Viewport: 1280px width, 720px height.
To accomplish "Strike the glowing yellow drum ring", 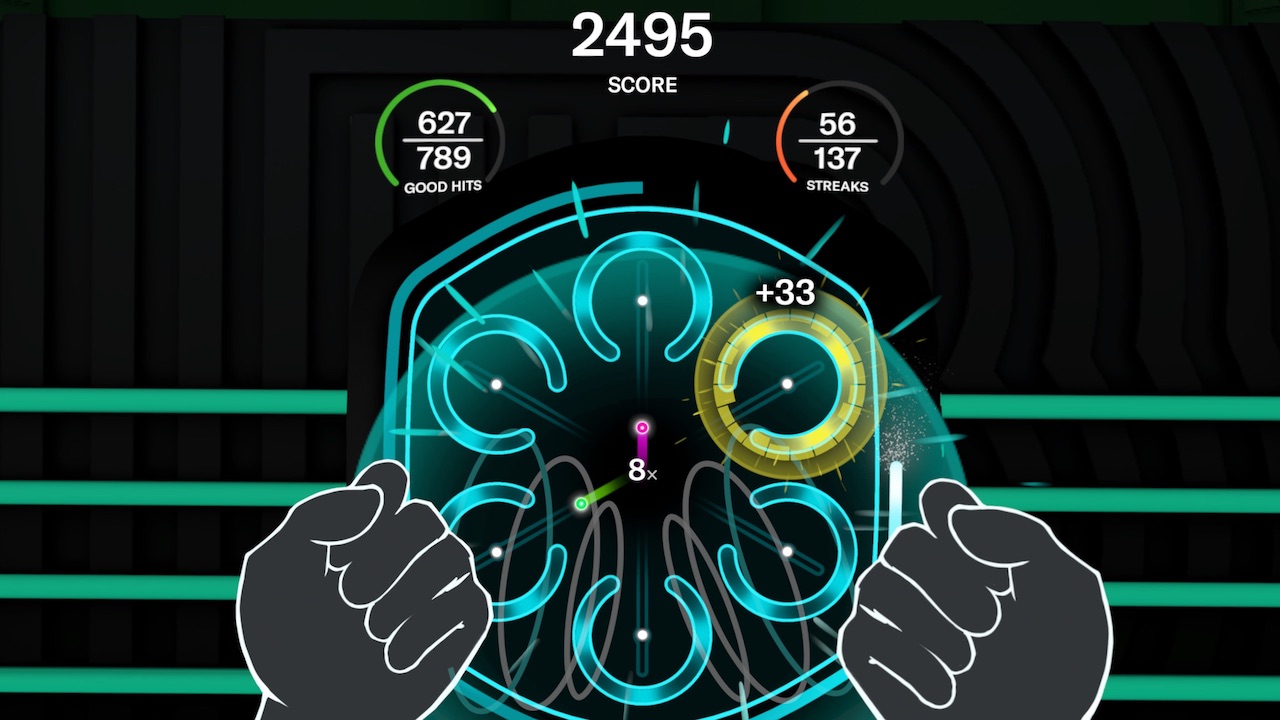I will tap(786, 382).
